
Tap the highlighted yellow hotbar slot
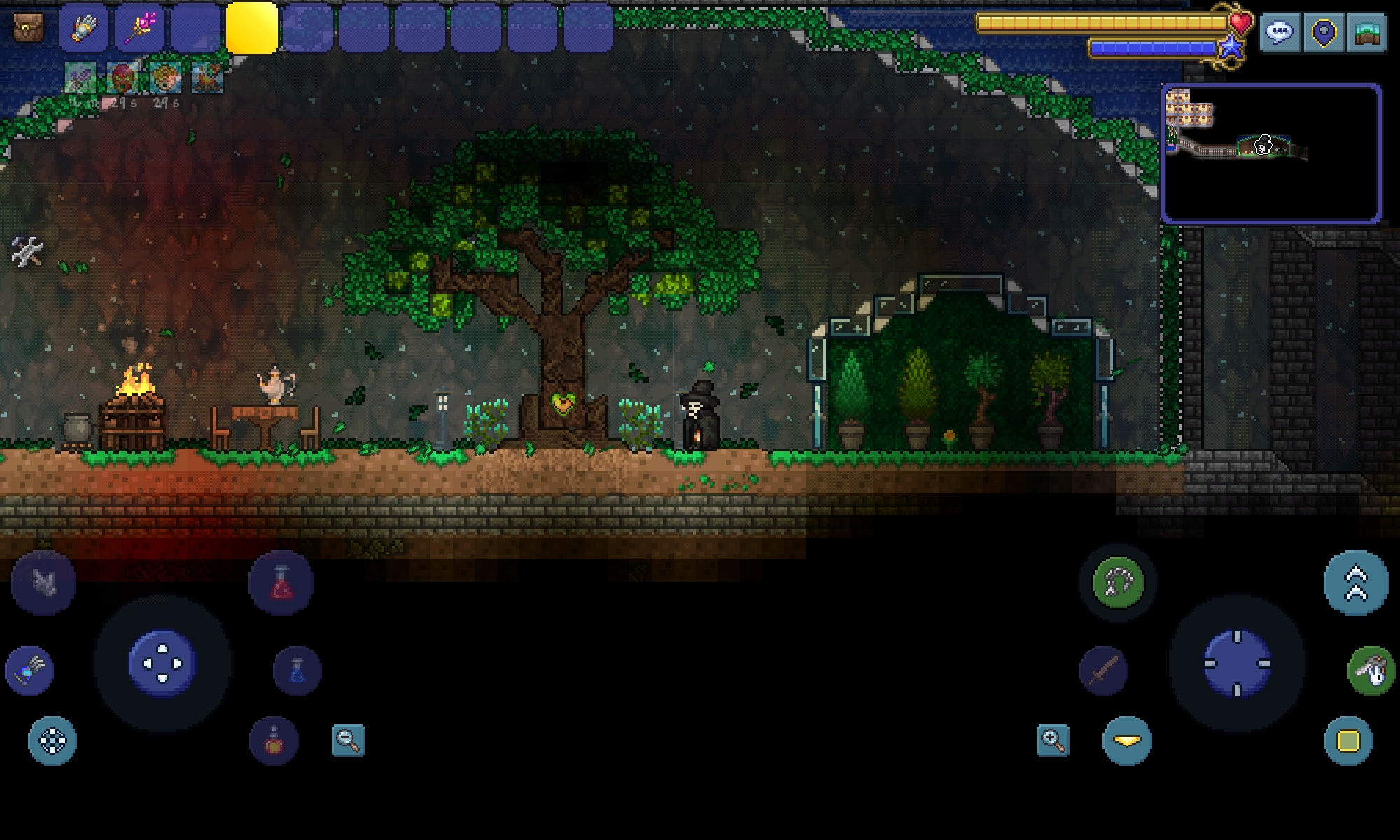tap(252, 28)
